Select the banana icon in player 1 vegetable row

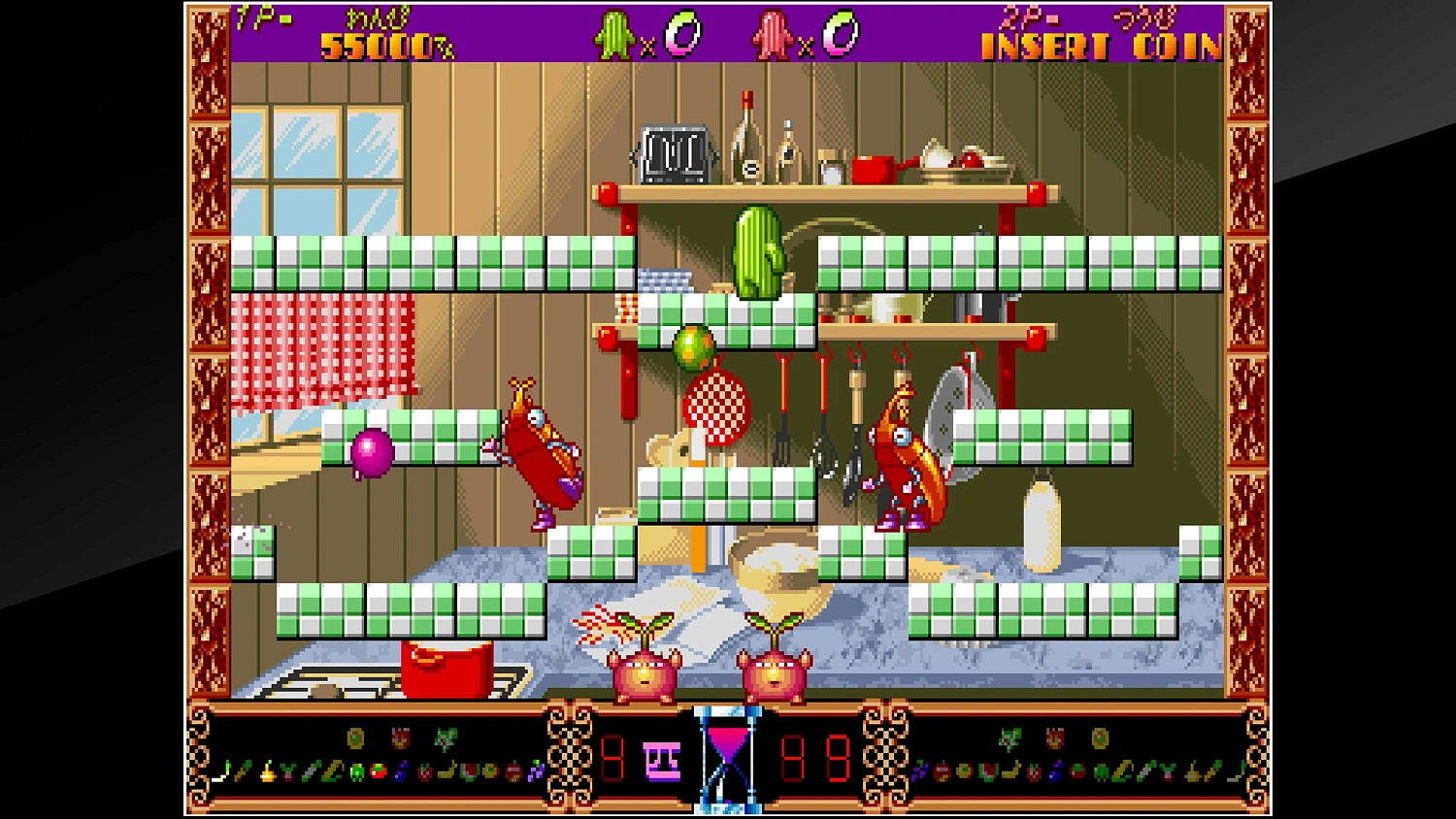click(446, 772)
